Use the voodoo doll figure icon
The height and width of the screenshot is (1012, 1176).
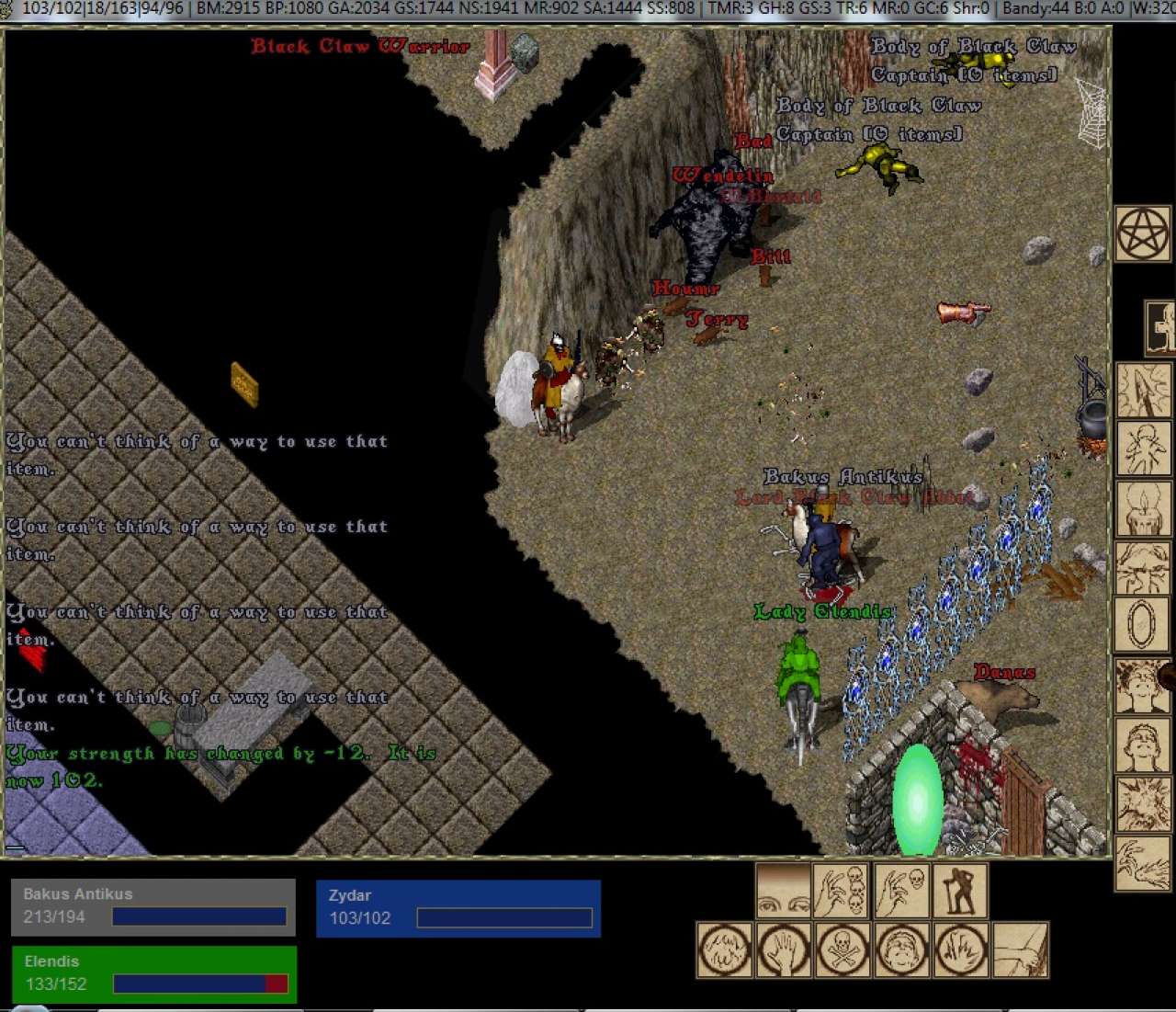tap(1142, 449)
